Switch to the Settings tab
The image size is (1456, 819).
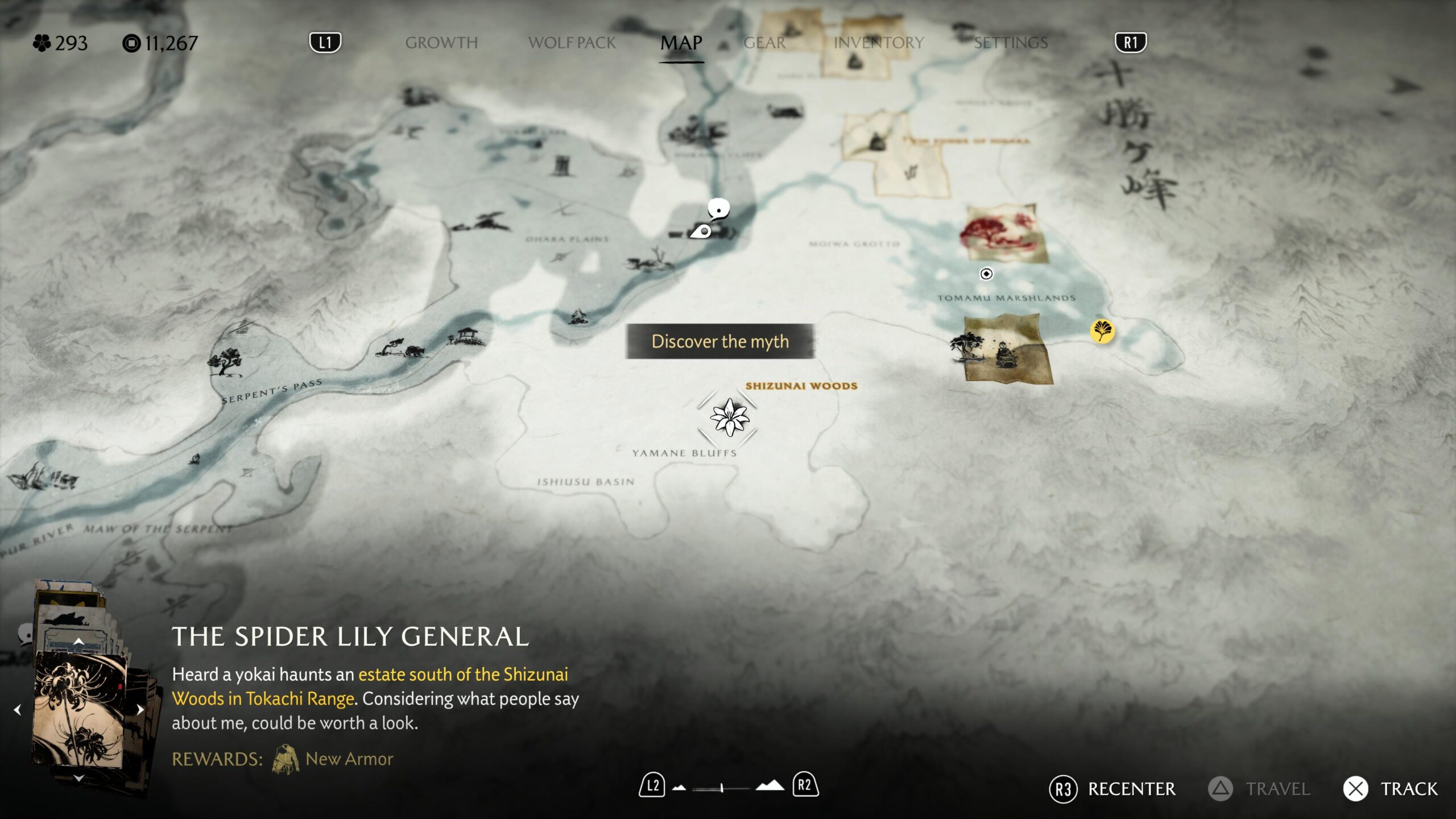click(x=1011, y=43)
